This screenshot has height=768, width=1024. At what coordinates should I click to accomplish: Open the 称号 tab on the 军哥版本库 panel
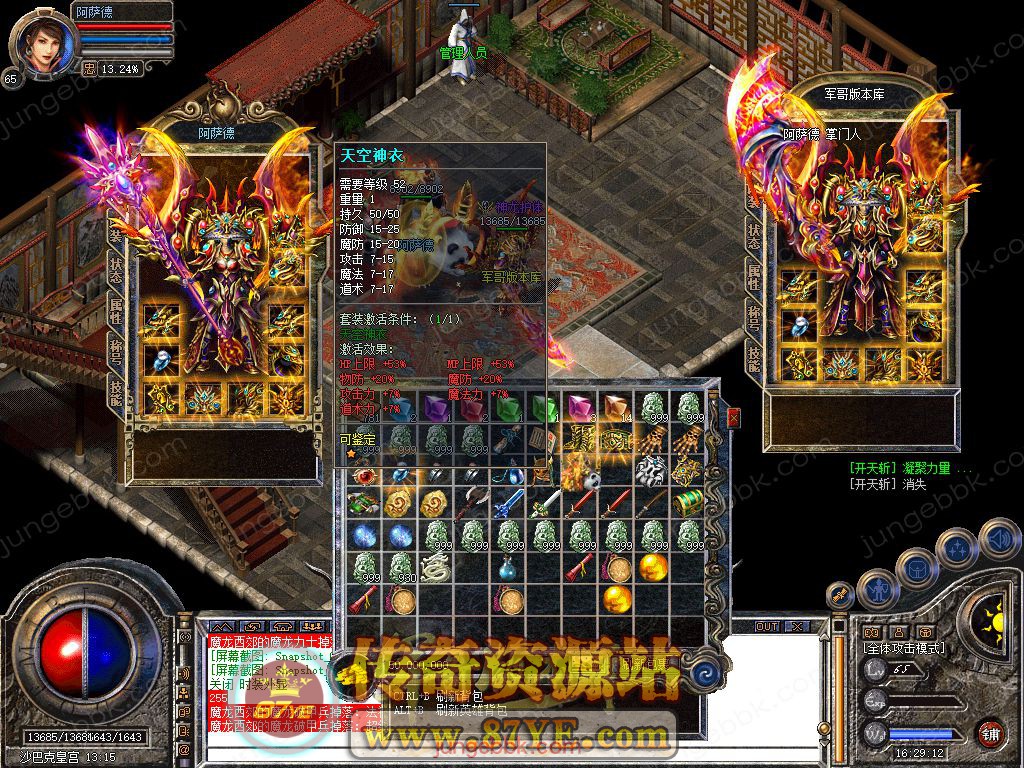tap(752, 322)
